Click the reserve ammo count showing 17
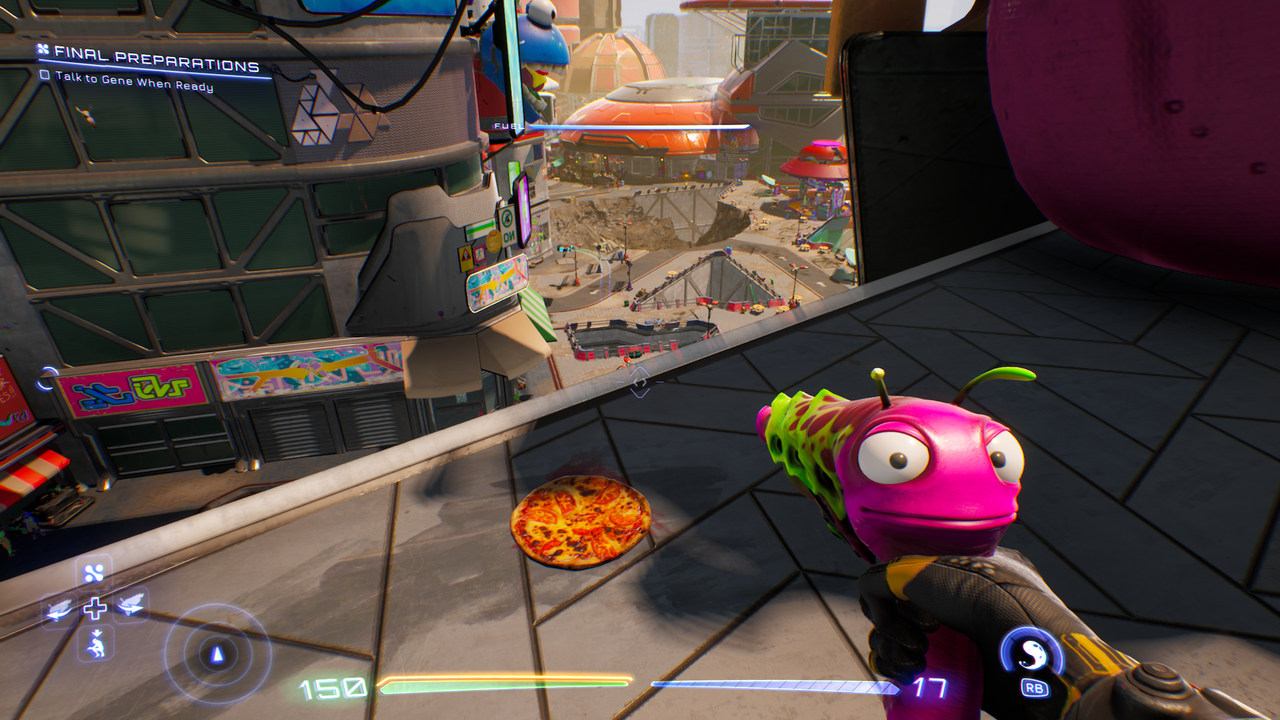 [931, 686]
